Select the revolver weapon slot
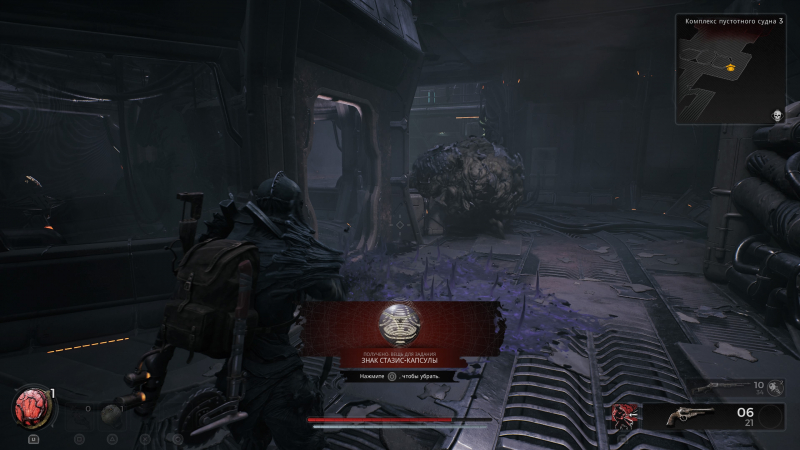Screen dimensions: 800x450 (x=690, y=416)
